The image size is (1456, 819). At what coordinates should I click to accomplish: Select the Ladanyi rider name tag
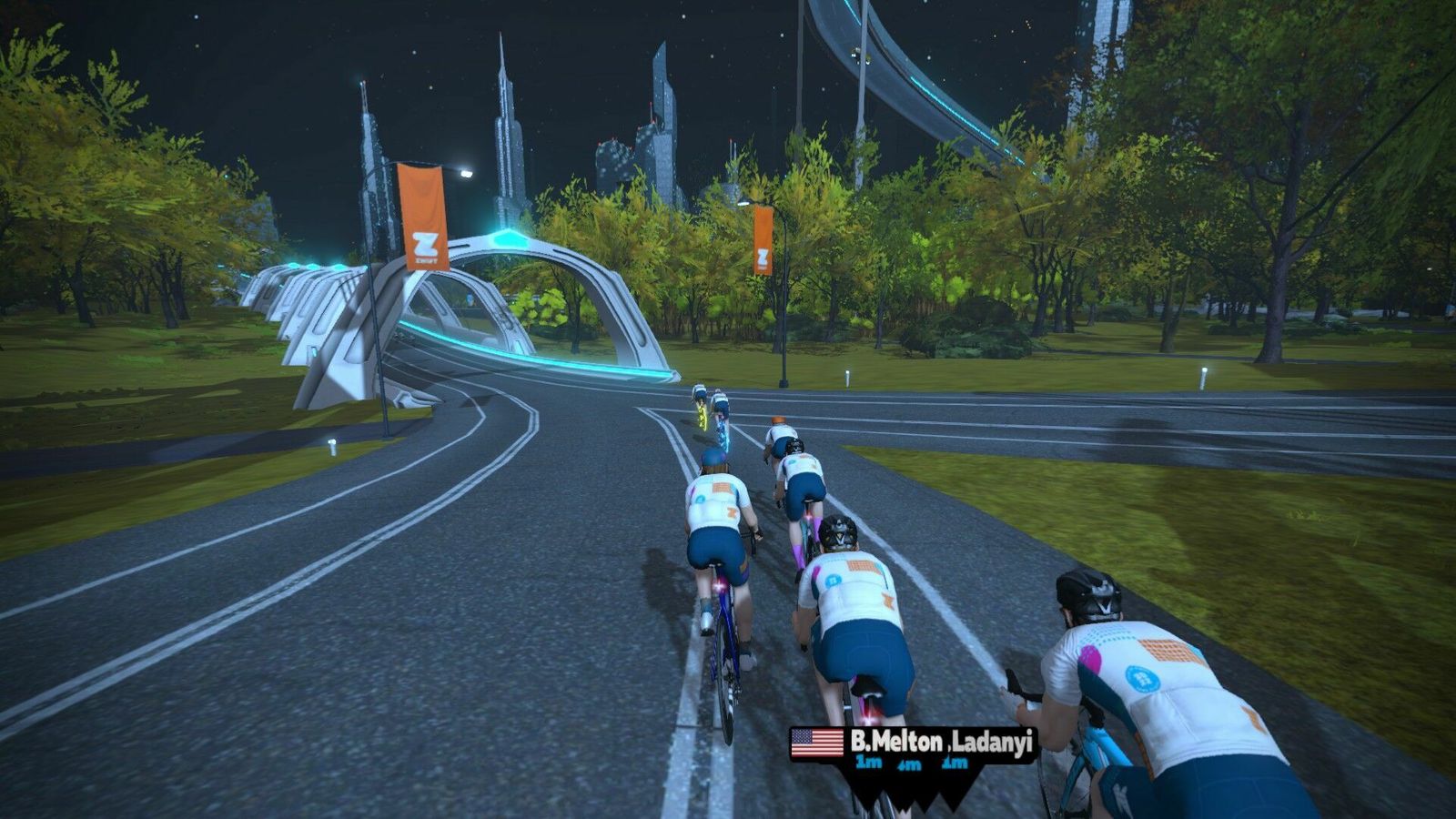(x=992, y=743)
